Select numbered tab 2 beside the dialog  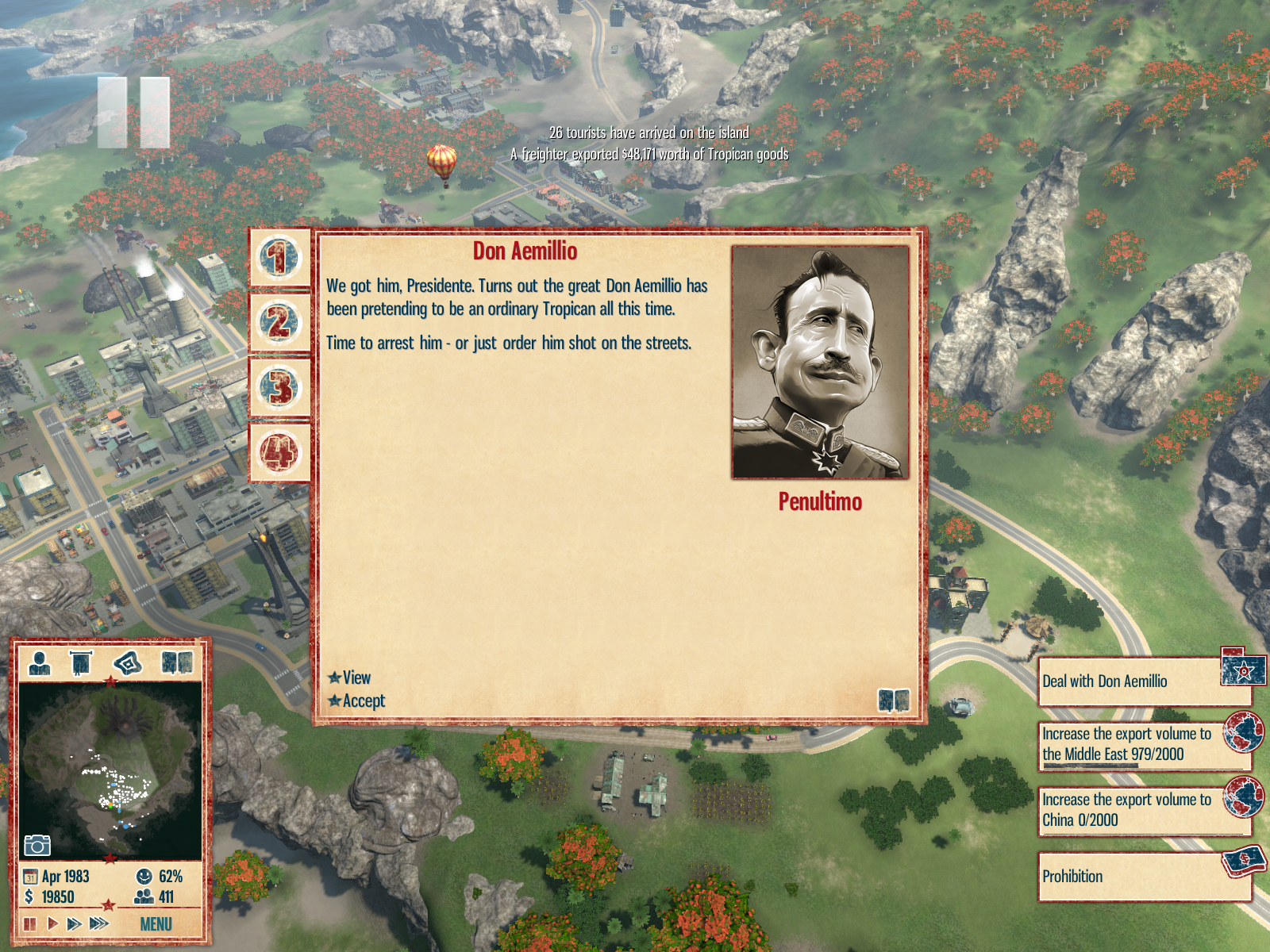279,323
